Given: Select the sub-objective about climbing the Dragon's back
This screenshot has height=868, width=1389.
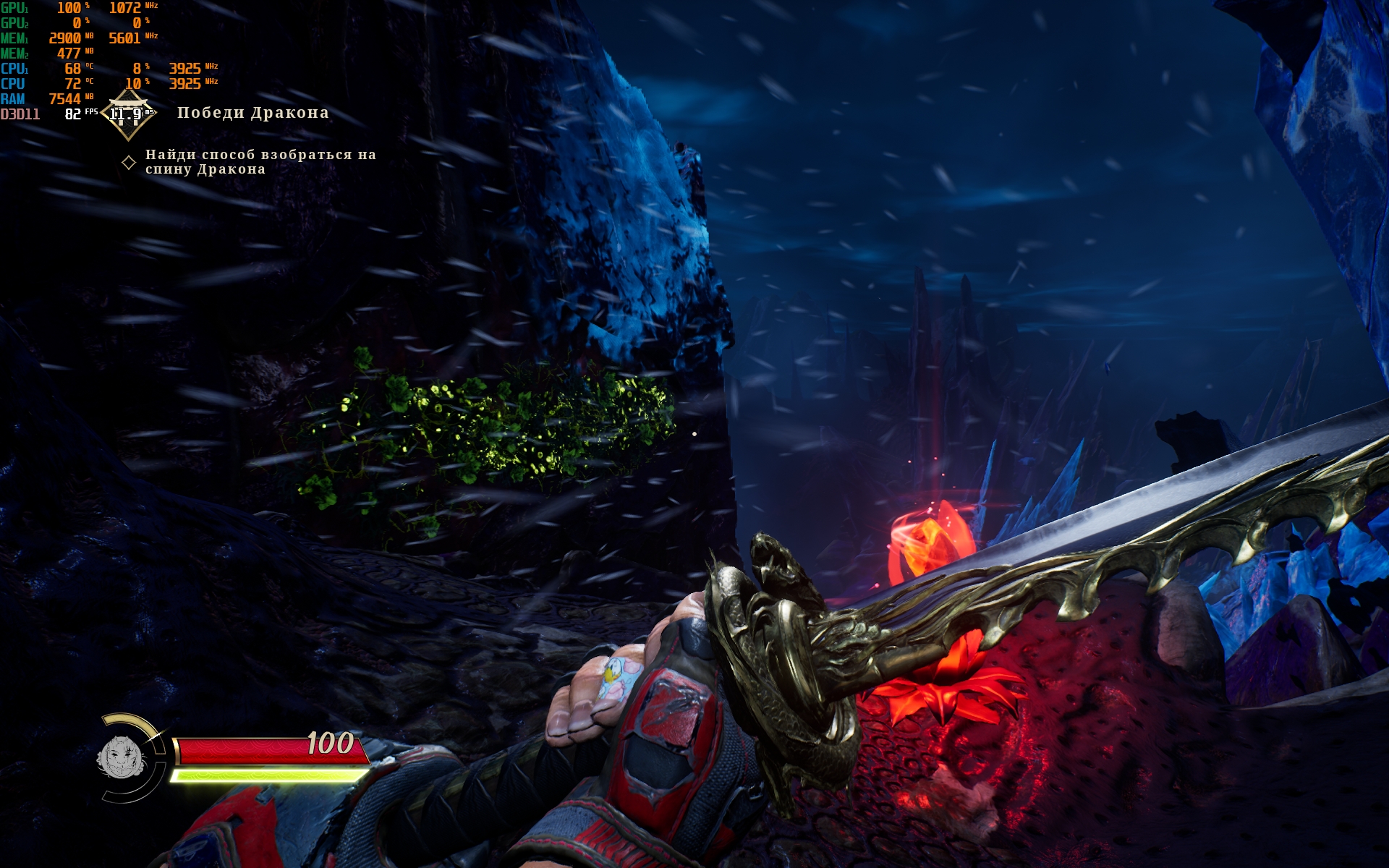Looking at the screenshot, I should point(260,161).
